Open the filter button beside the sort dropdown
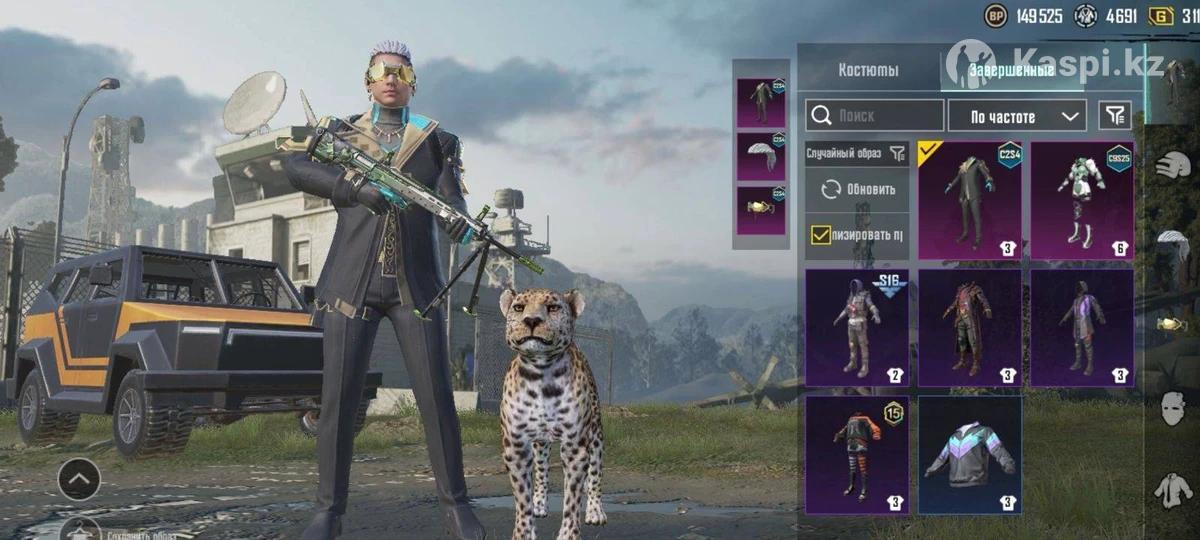The image size is (1200, 540). click(1115, 116)
